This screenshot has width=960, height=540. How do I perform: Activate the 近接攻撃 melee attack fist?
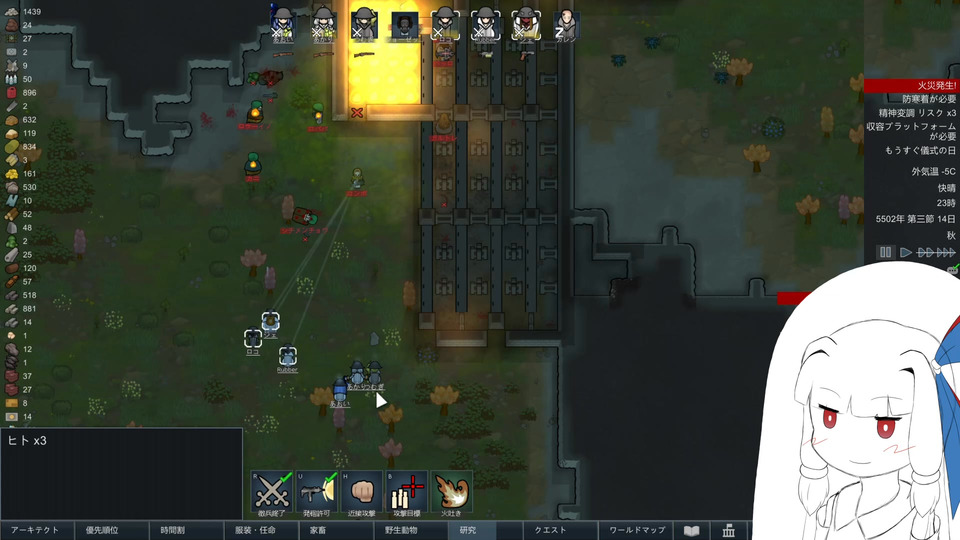tap(362, 492)
